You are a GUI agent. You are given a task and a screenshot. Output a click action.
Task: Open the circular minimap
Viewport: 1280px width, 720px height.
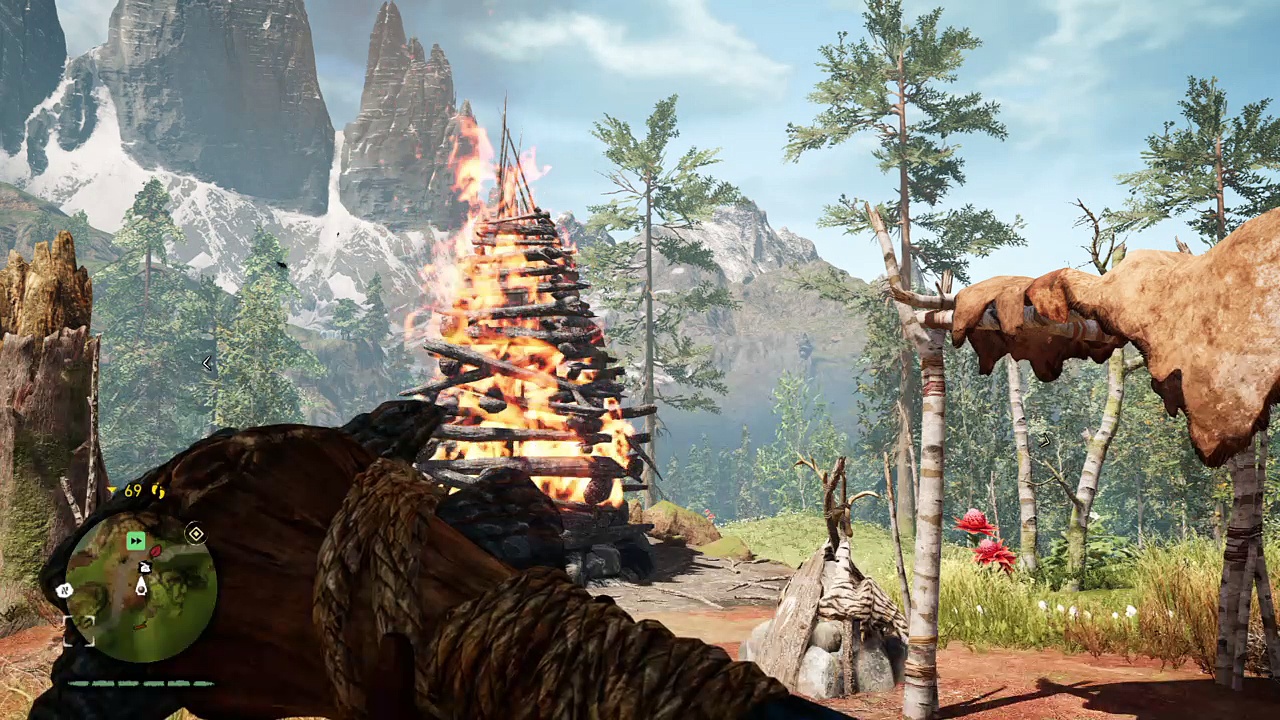[x=141, y=587]
